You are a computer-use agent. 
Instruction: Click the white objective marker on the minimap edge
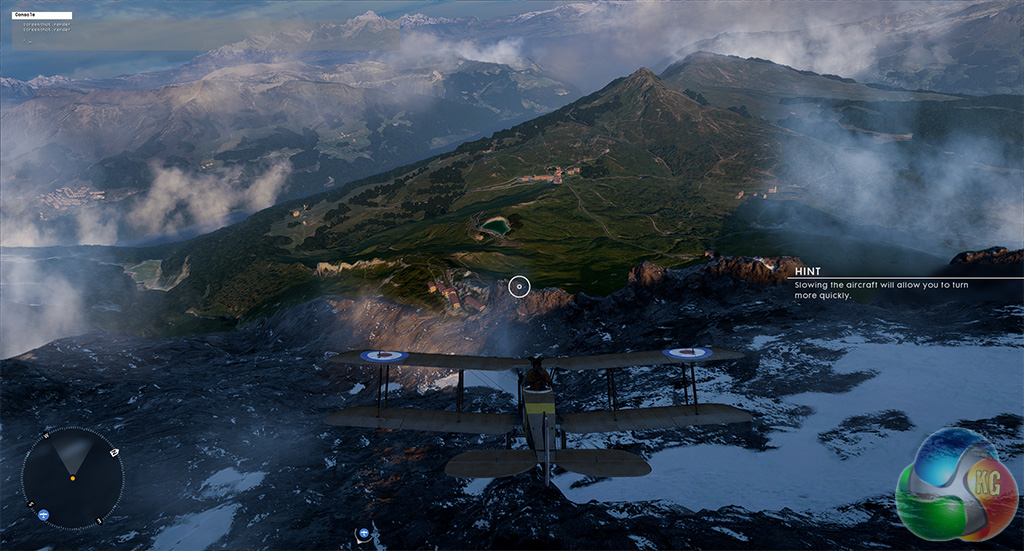[114, 453]
